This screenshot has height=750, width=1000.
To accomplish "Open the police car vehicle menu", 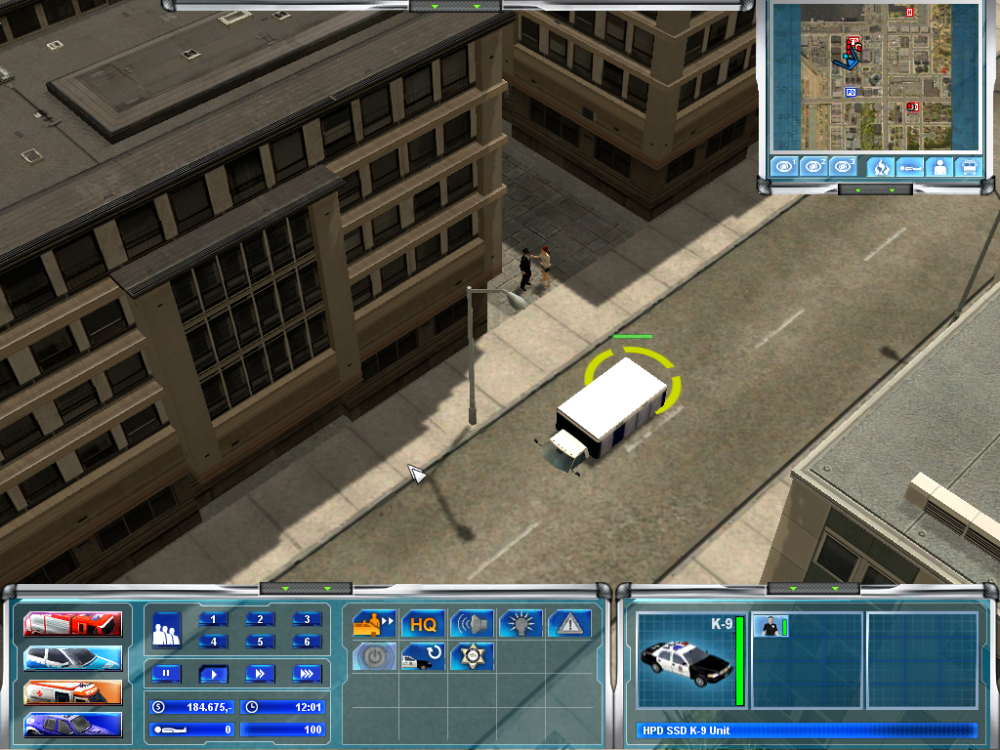I will click(73, 658).
